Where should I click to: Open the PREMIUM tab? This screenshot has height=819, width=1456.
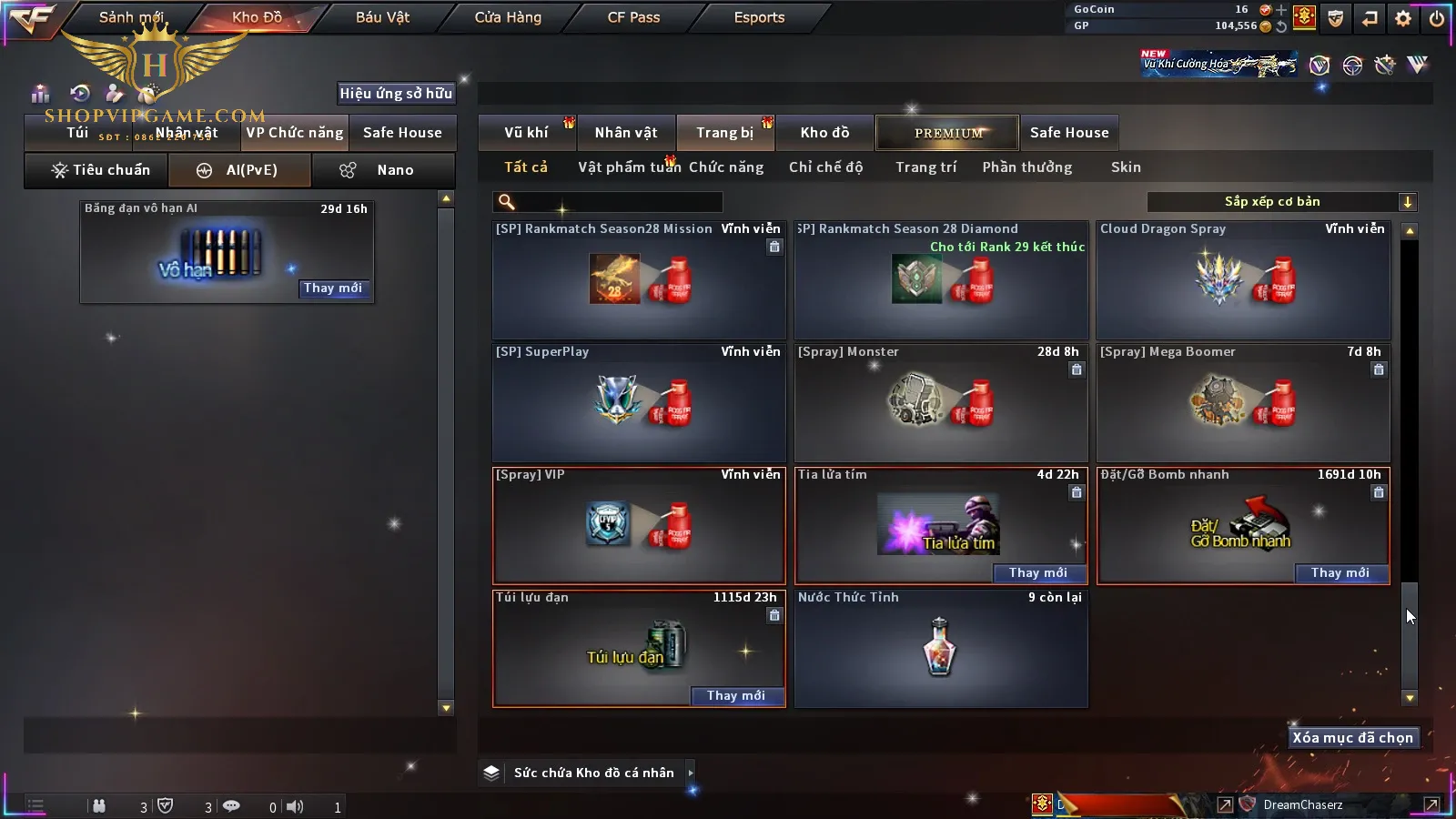point(947,133)
